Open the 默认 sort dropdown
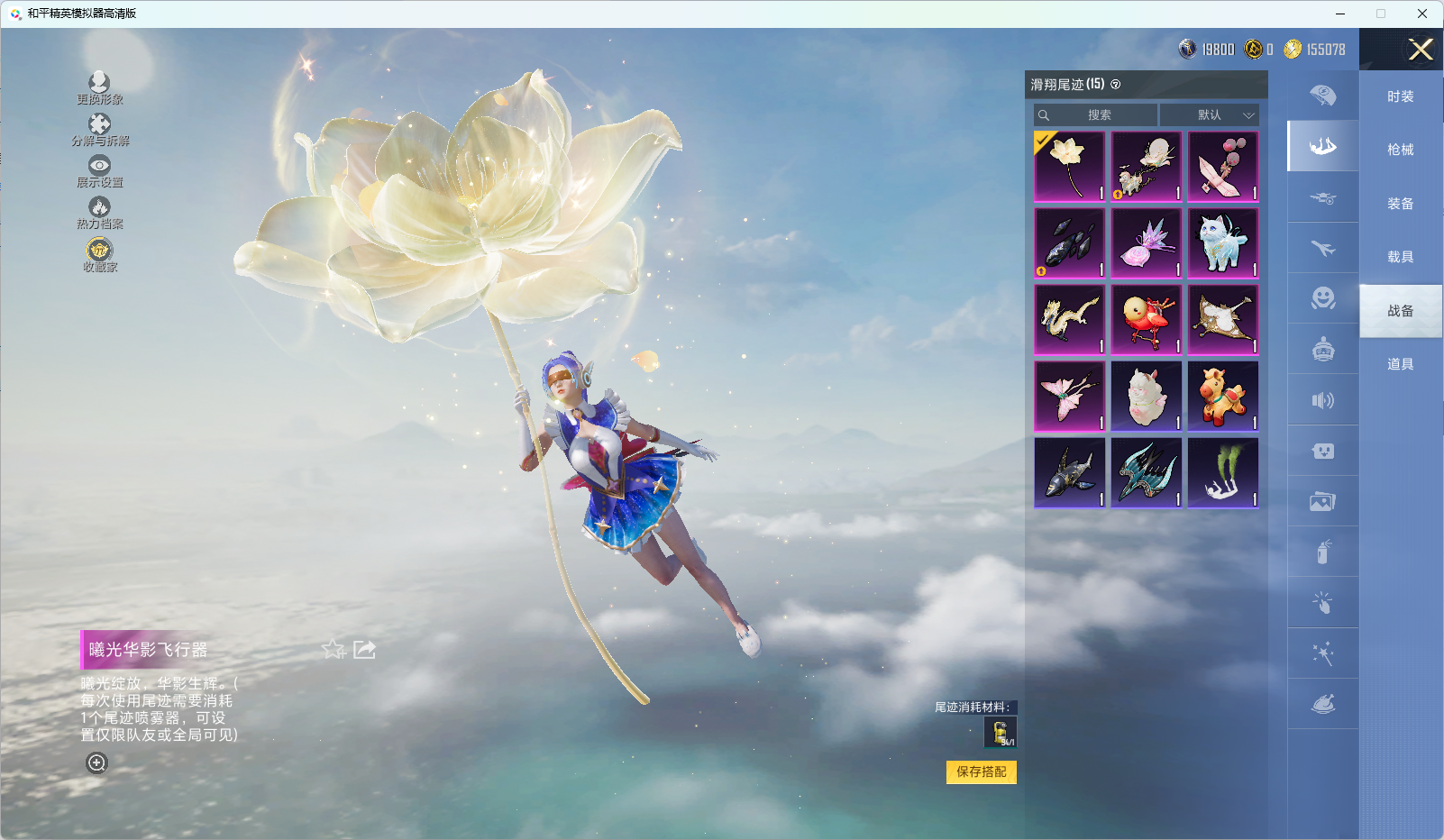The width and height of the screenshot is (1444, 840). (1209, 115)
